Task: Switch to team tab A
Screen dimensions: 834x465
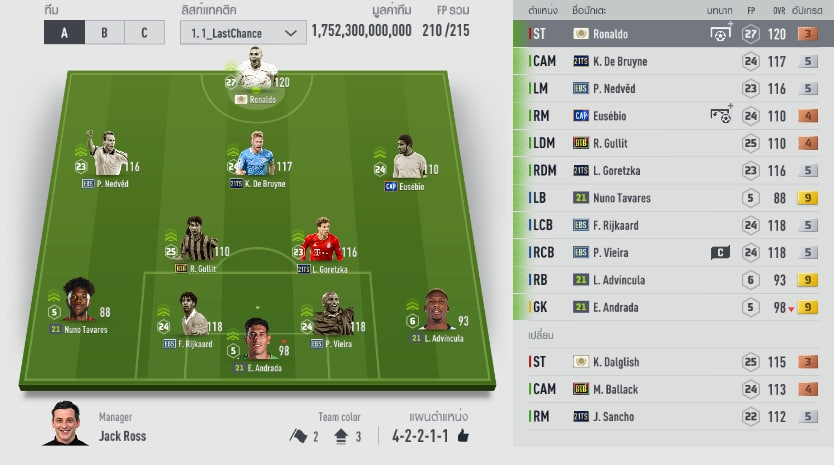Action: tap(65, 32)
